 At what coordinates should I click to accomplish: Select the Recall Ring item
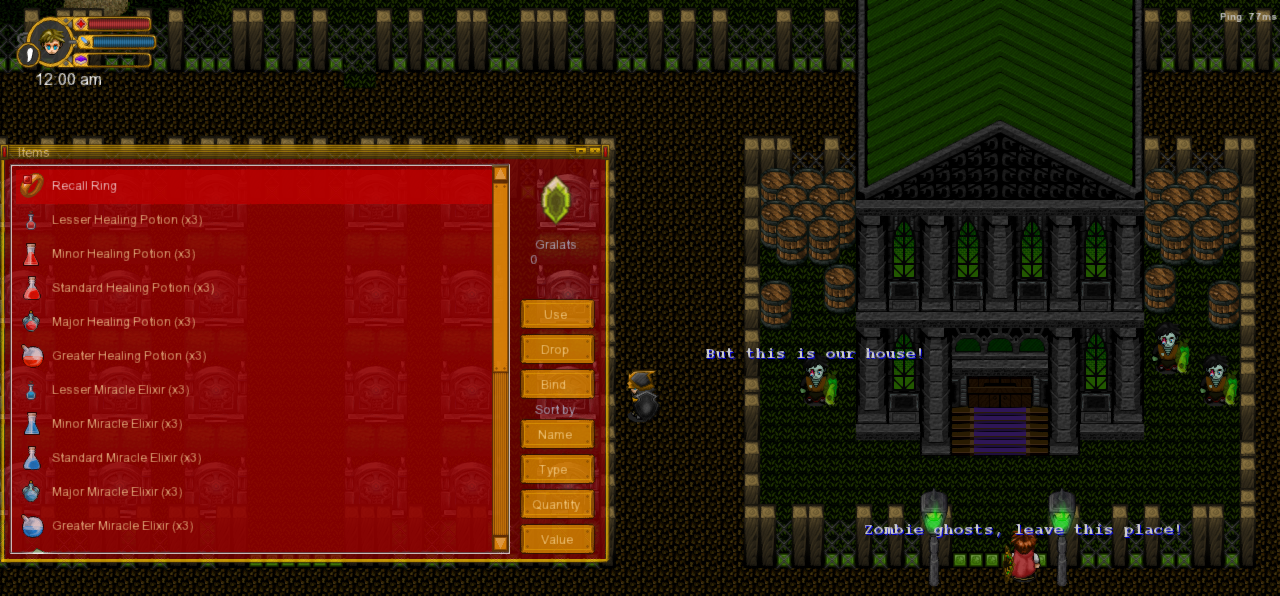pyautogui.click(x=84, y=186)
